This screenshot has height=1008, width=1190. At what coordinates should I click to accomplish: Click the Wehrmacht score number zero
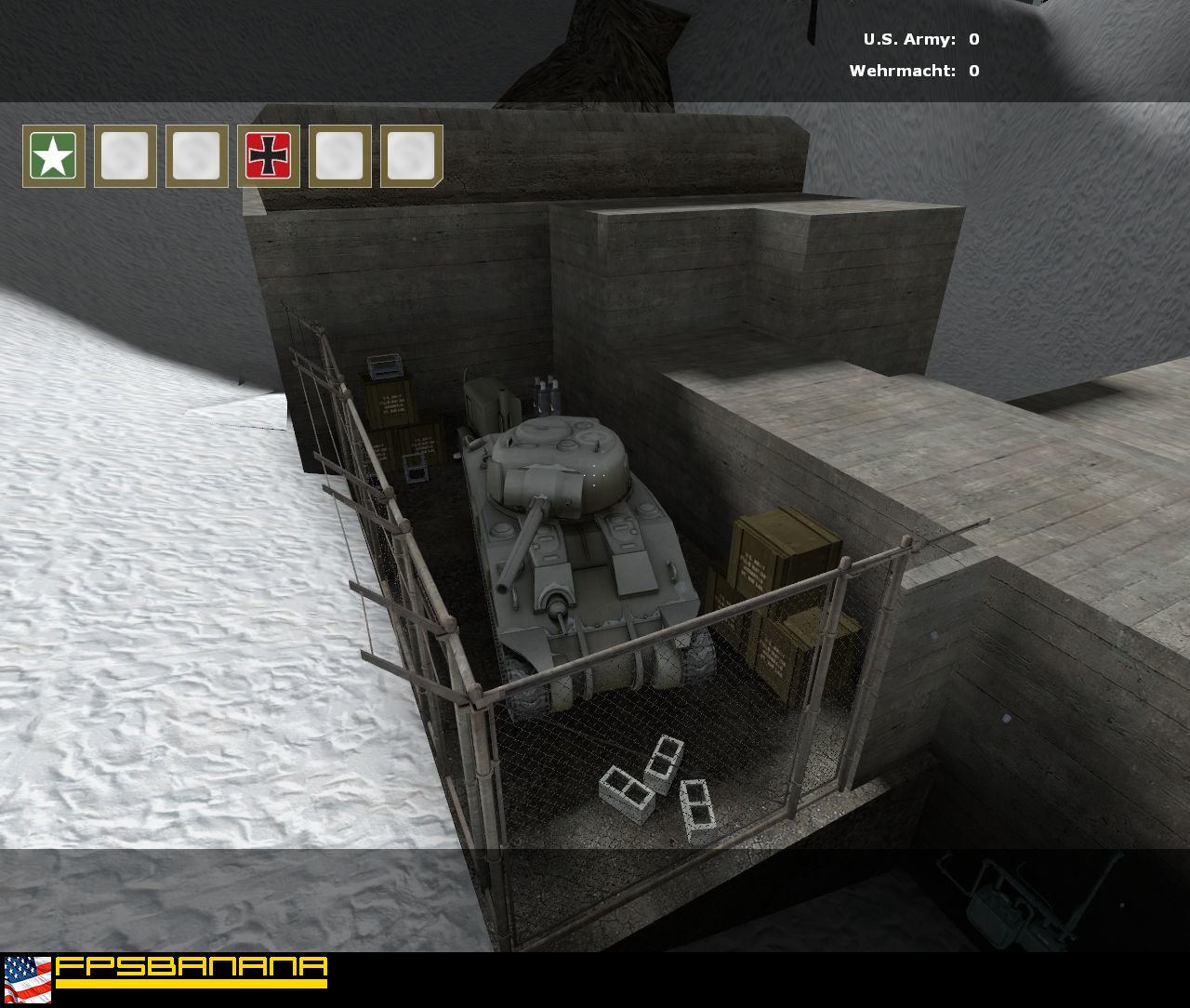click(x=972, y=69)
